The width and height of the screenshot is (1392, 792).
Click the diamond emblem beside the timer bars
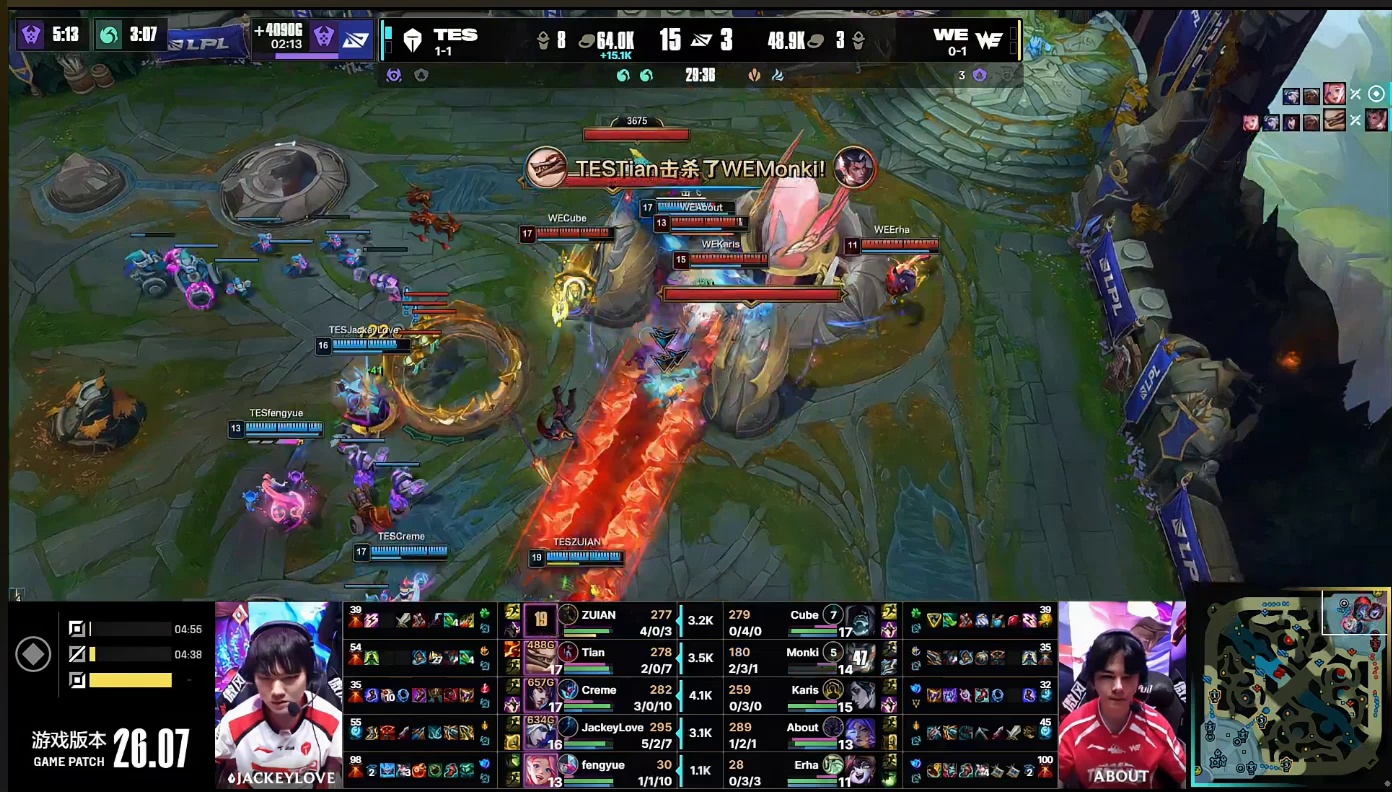point(33,655)
